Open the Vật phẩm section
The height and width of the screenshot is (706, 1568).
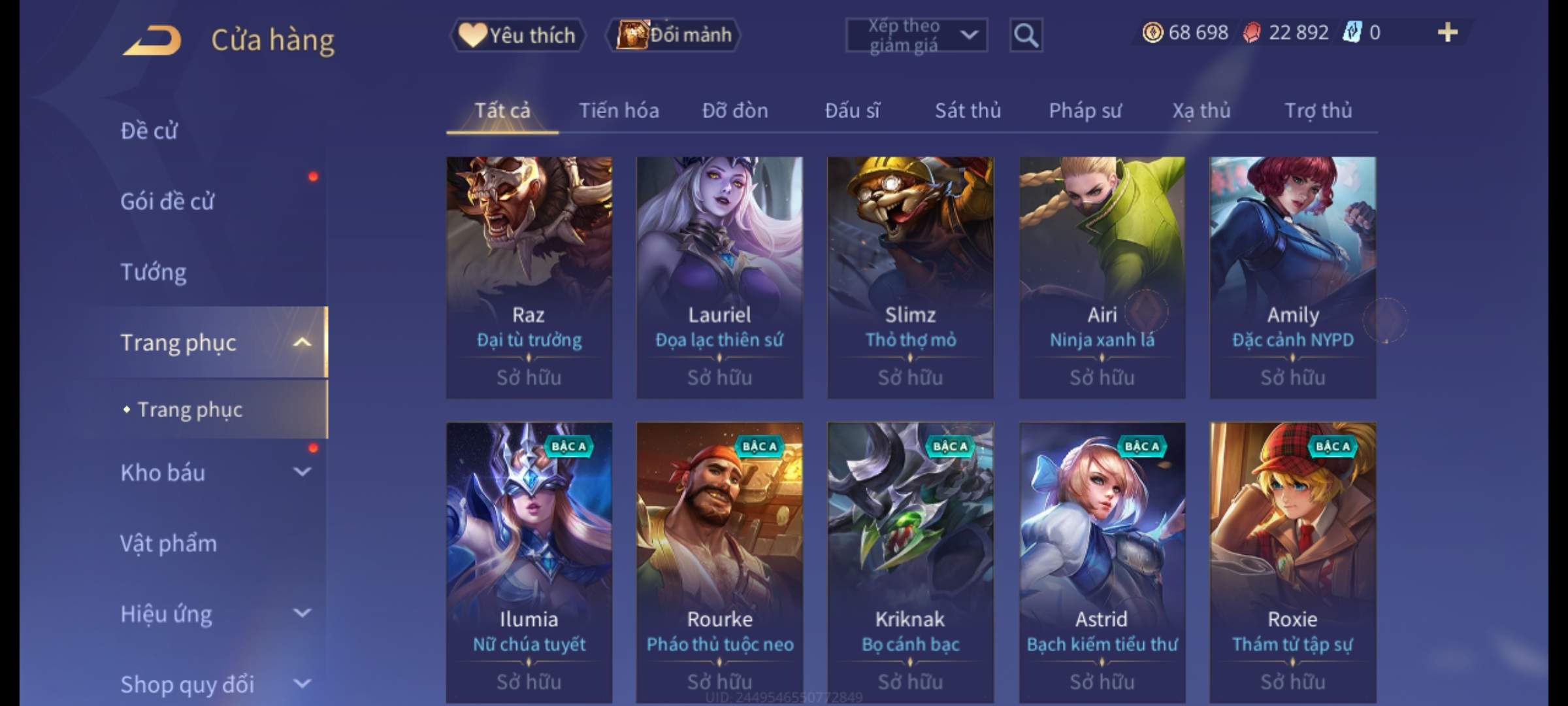click(x=169, y=543)
